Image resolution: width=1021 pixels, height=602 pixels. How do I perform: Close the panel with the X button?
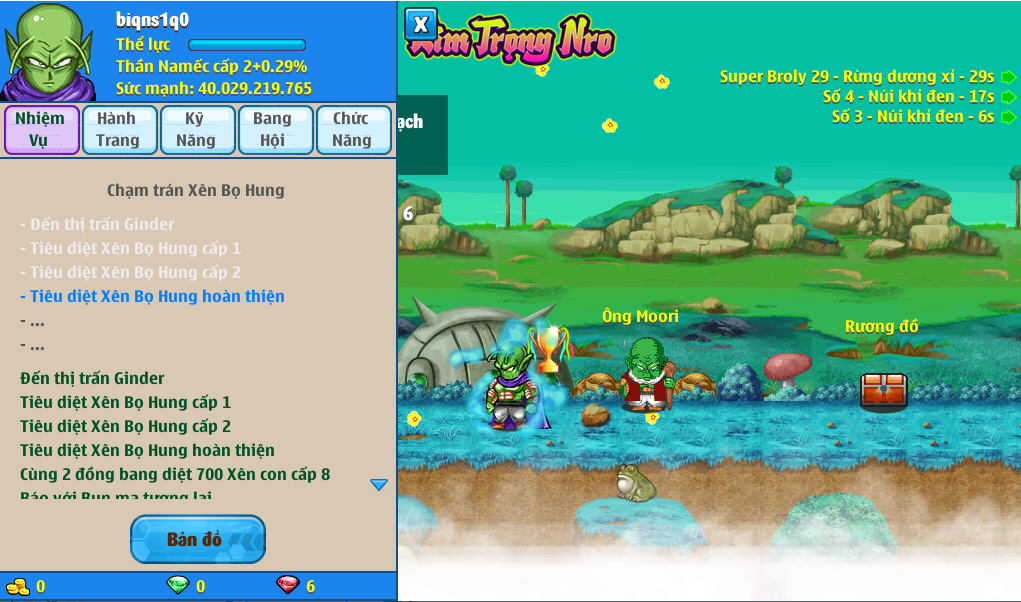[x=421, y=24]
